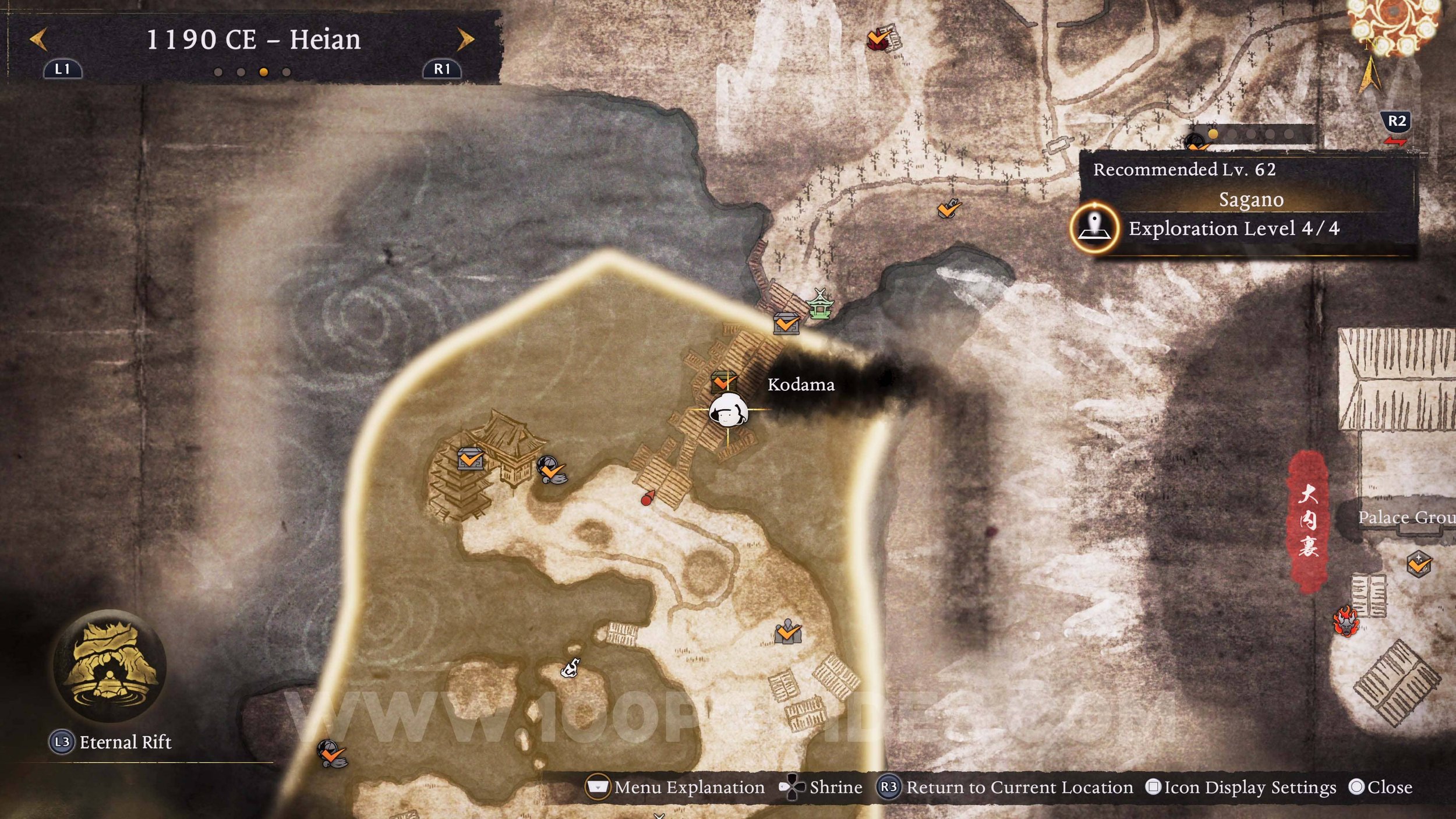Click the chest marker on the pagoda building
The height and width of the screenshot is (819, 1456).
click(x=469, y=460)
